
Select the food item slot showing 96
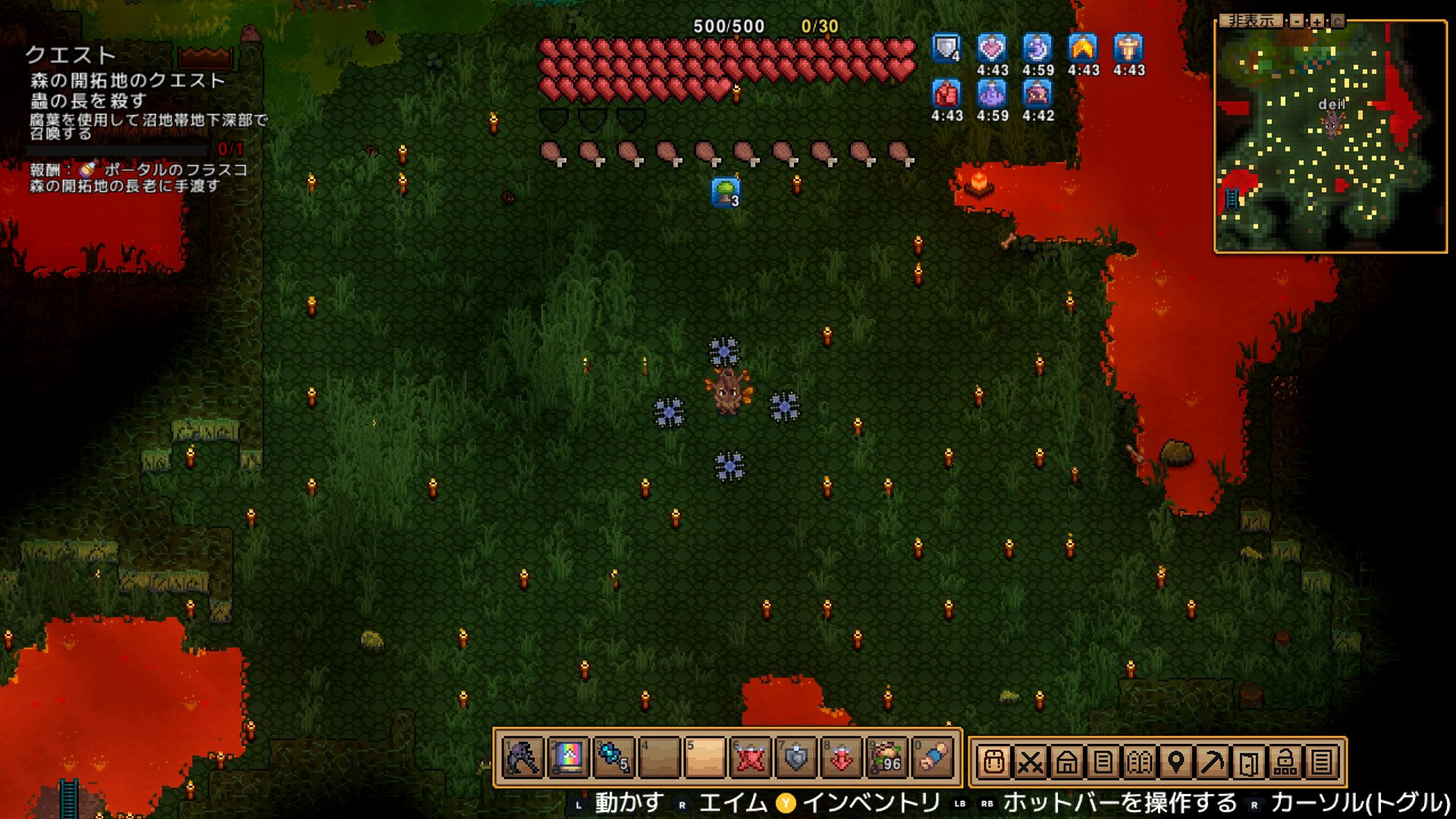(x=887, y=757)
